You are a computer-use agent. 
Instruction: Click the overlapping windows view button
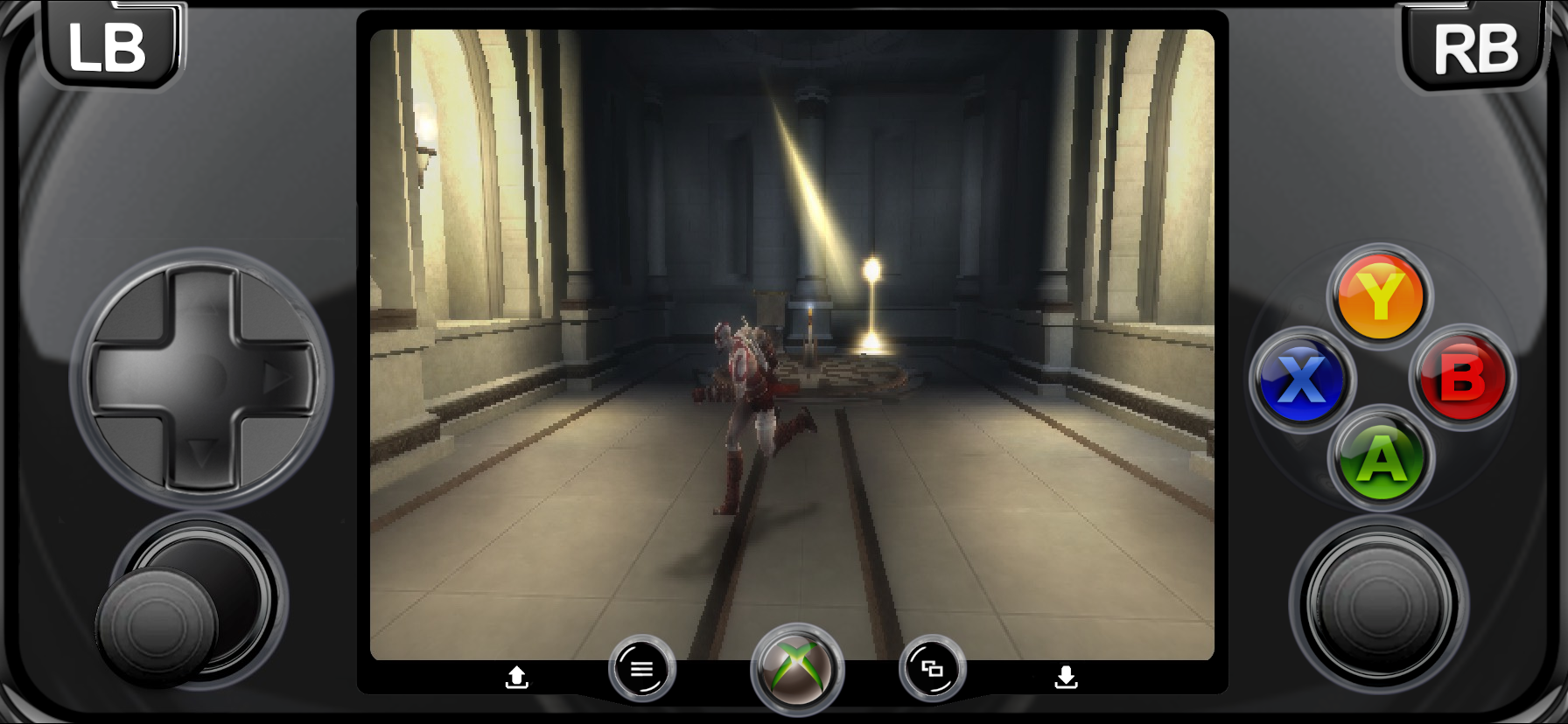(x=932, y=669)
